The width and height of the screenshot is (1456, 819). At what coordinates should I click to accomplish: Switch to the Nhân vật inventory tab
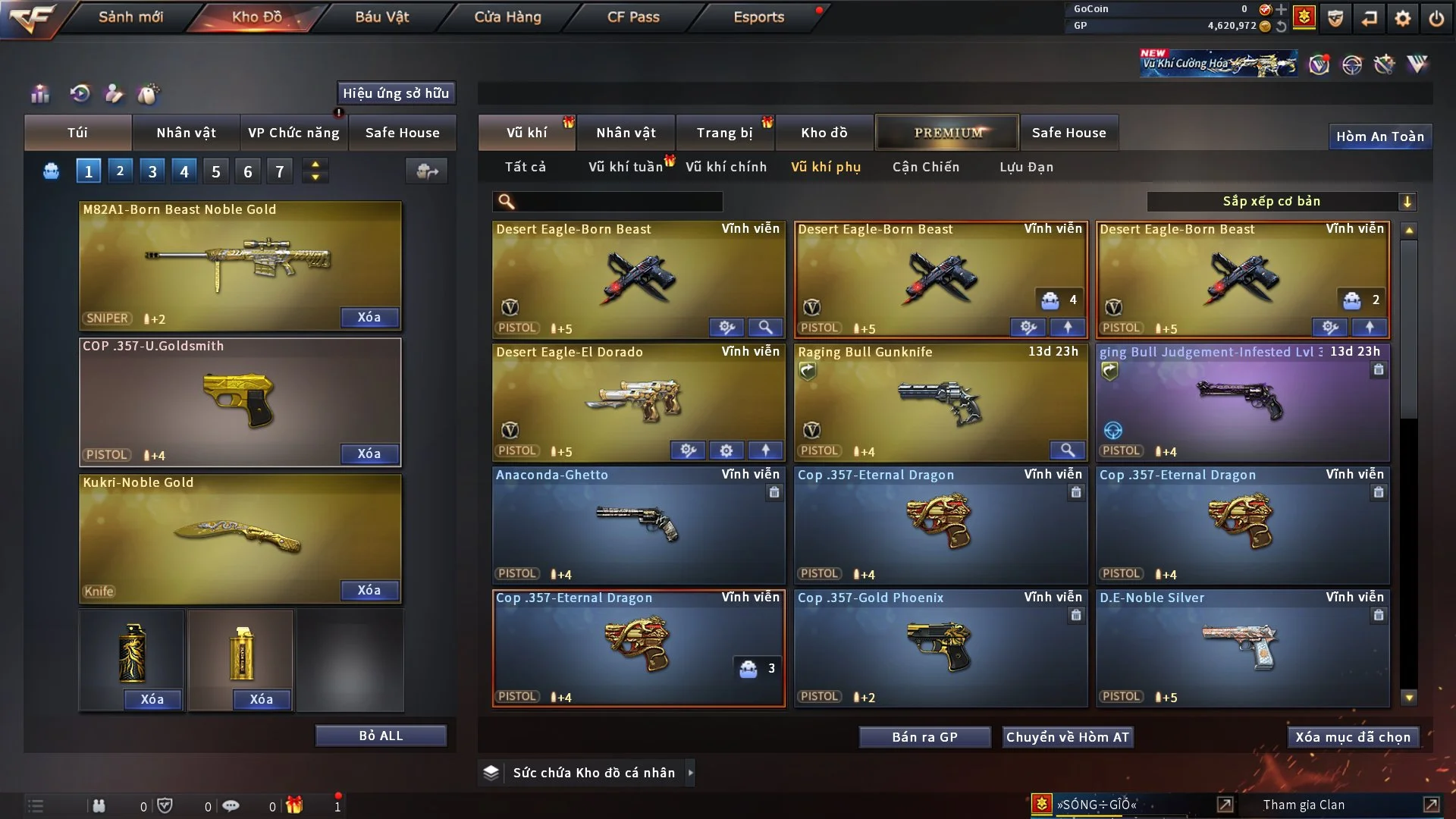click(625, 133)
